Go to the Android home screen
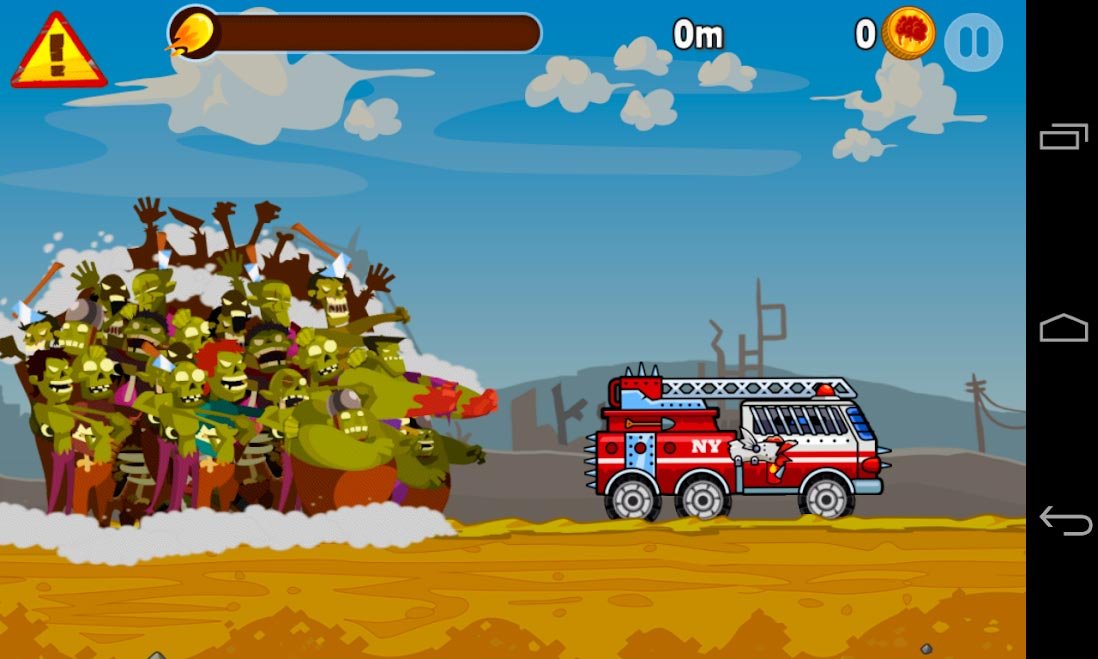 click(1063, 329)
